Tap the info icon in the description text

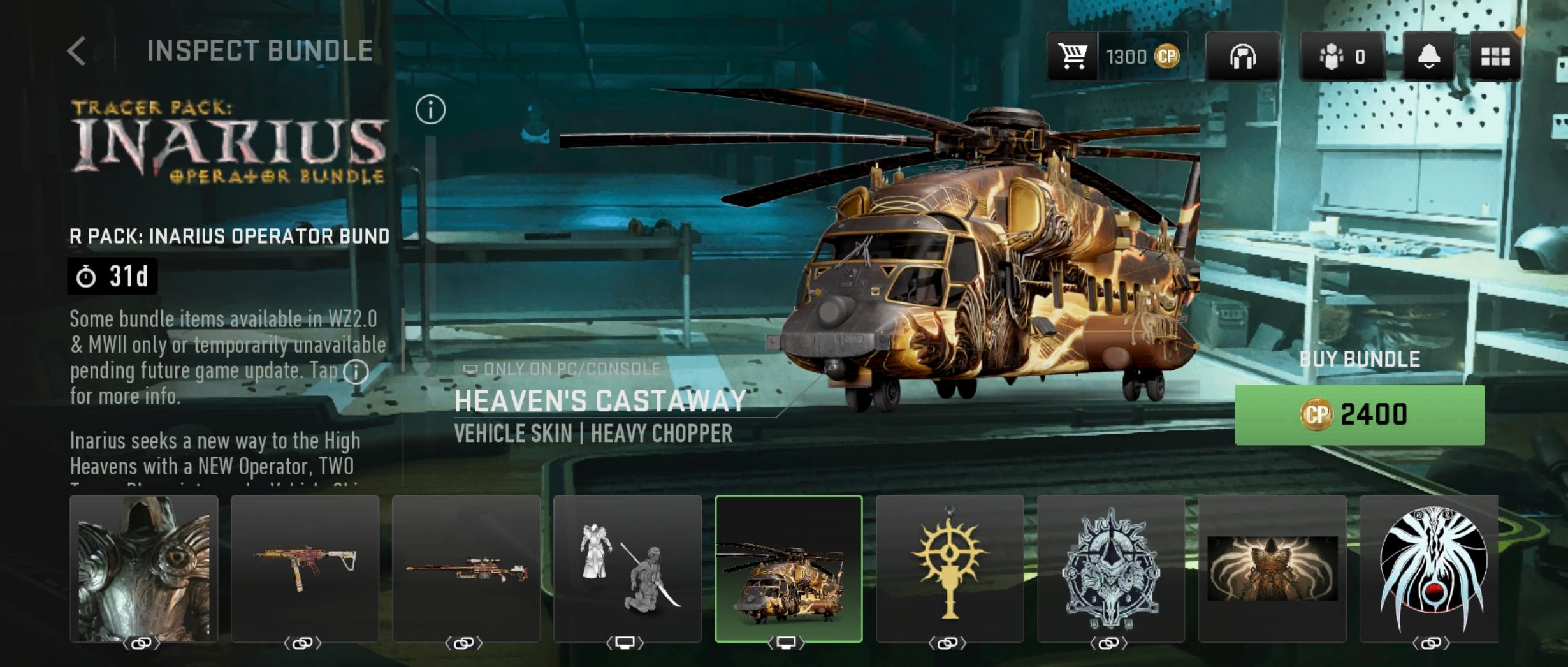tap(356, 372)
